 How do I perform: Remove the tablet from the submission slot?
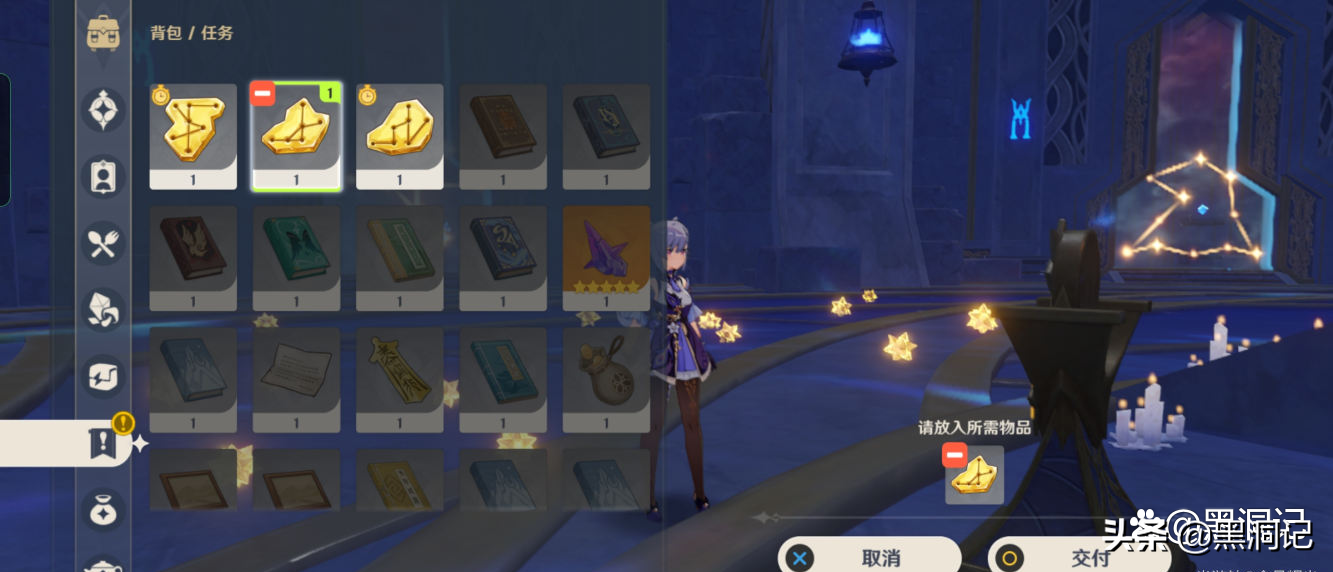coord(955,457)
